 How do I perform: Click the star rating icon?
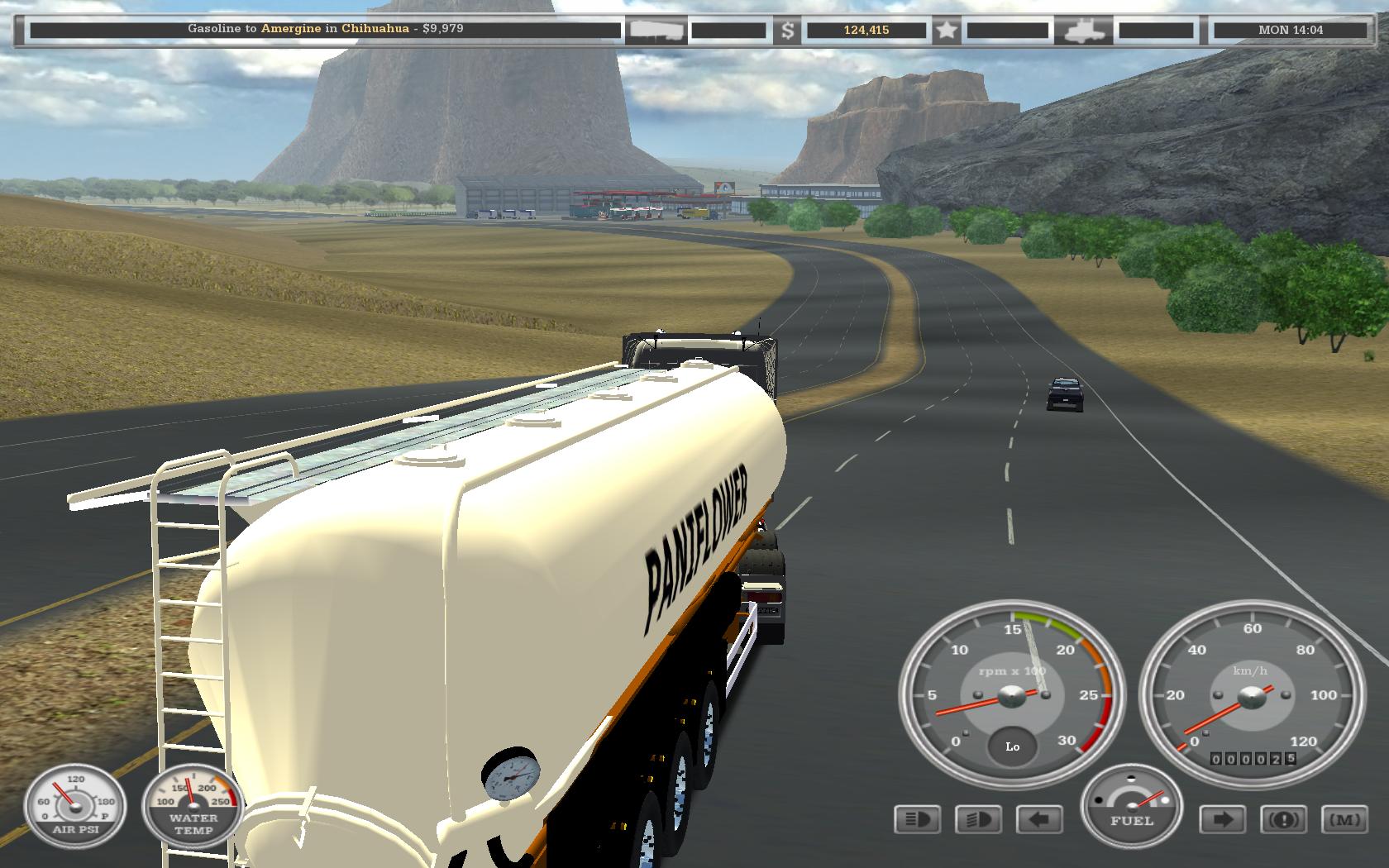pyautogui.click(x=947, y=31)
